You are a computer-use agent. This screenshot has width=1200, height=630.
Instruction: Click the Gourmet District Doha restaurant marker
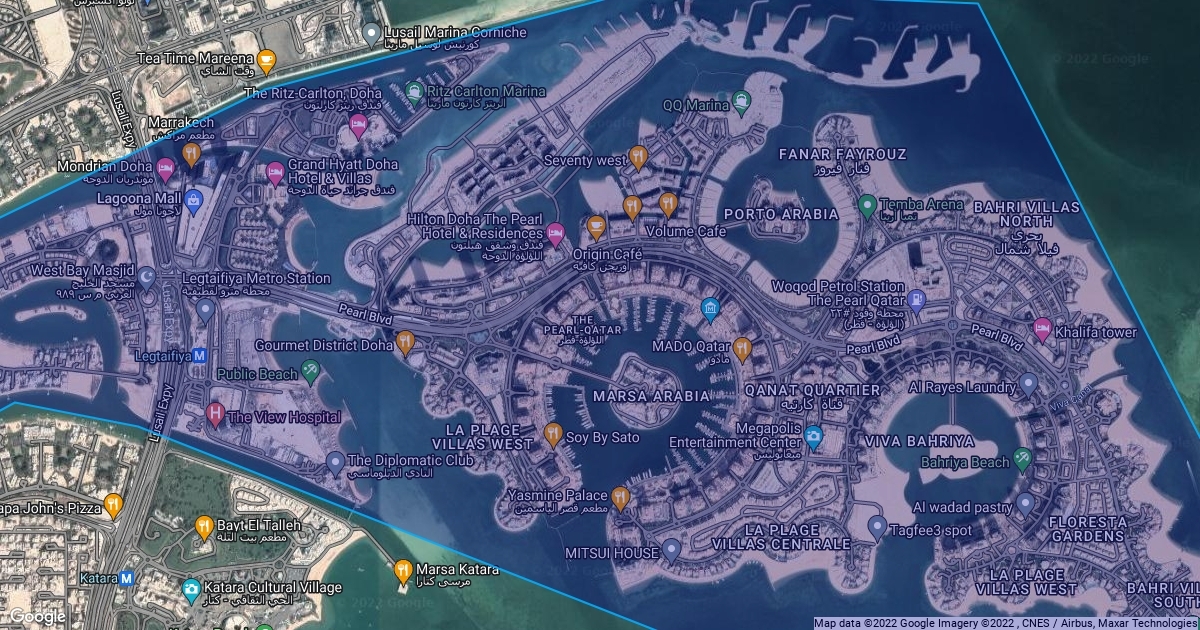pyautogui.click(x=405, y=343)
